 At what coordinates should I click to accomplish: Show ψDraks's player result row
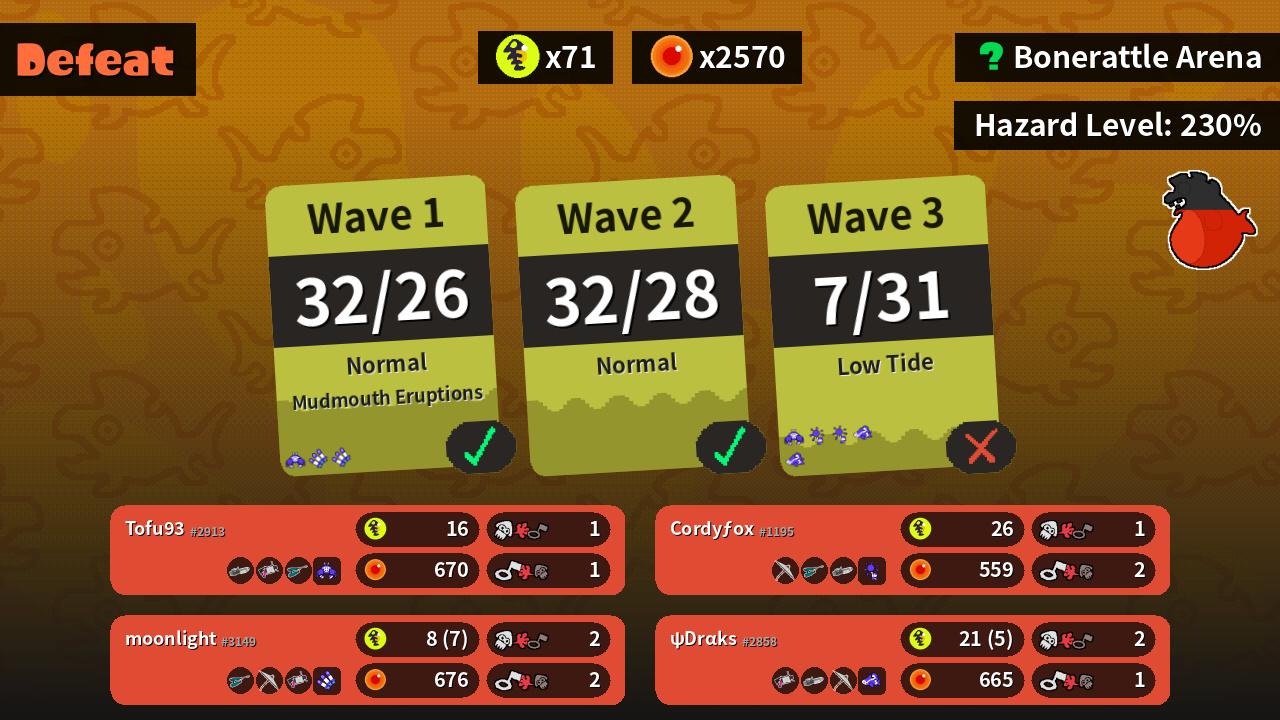pyautogui.click(x=912, y=660)
